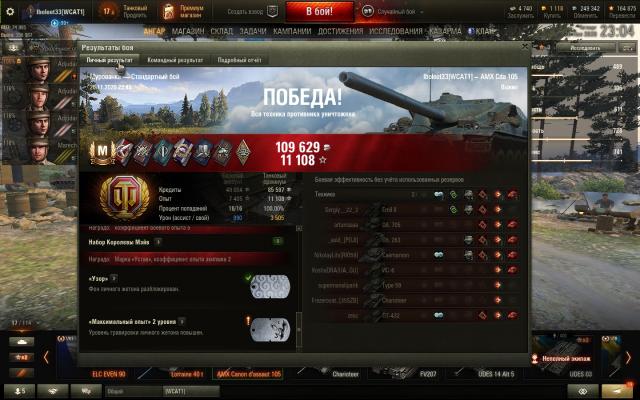Open the "Магазин" menu section
Screen dimensions: 640x400
187,31
